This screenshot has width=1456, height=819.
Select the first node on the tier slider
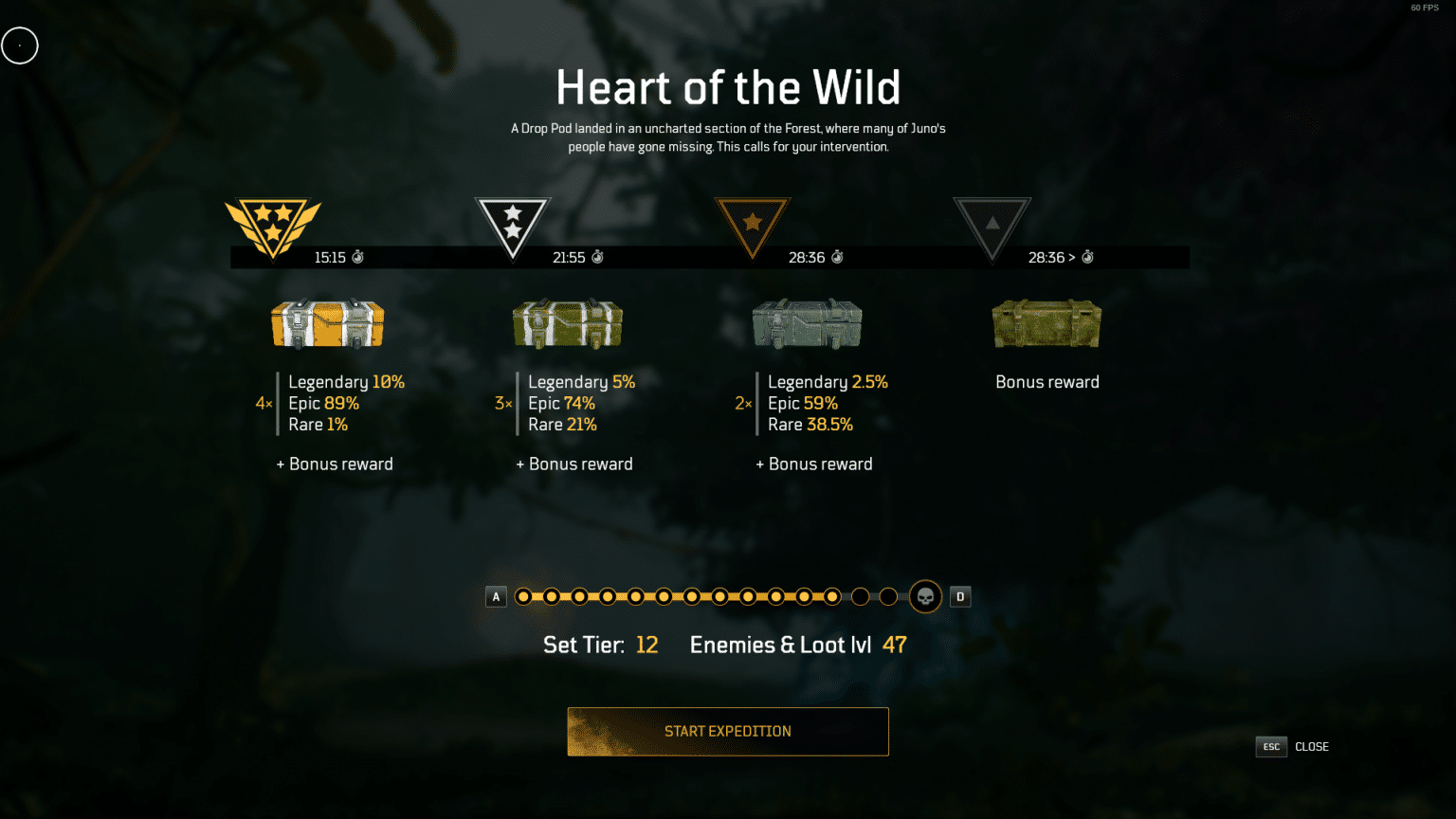(524, 596)
